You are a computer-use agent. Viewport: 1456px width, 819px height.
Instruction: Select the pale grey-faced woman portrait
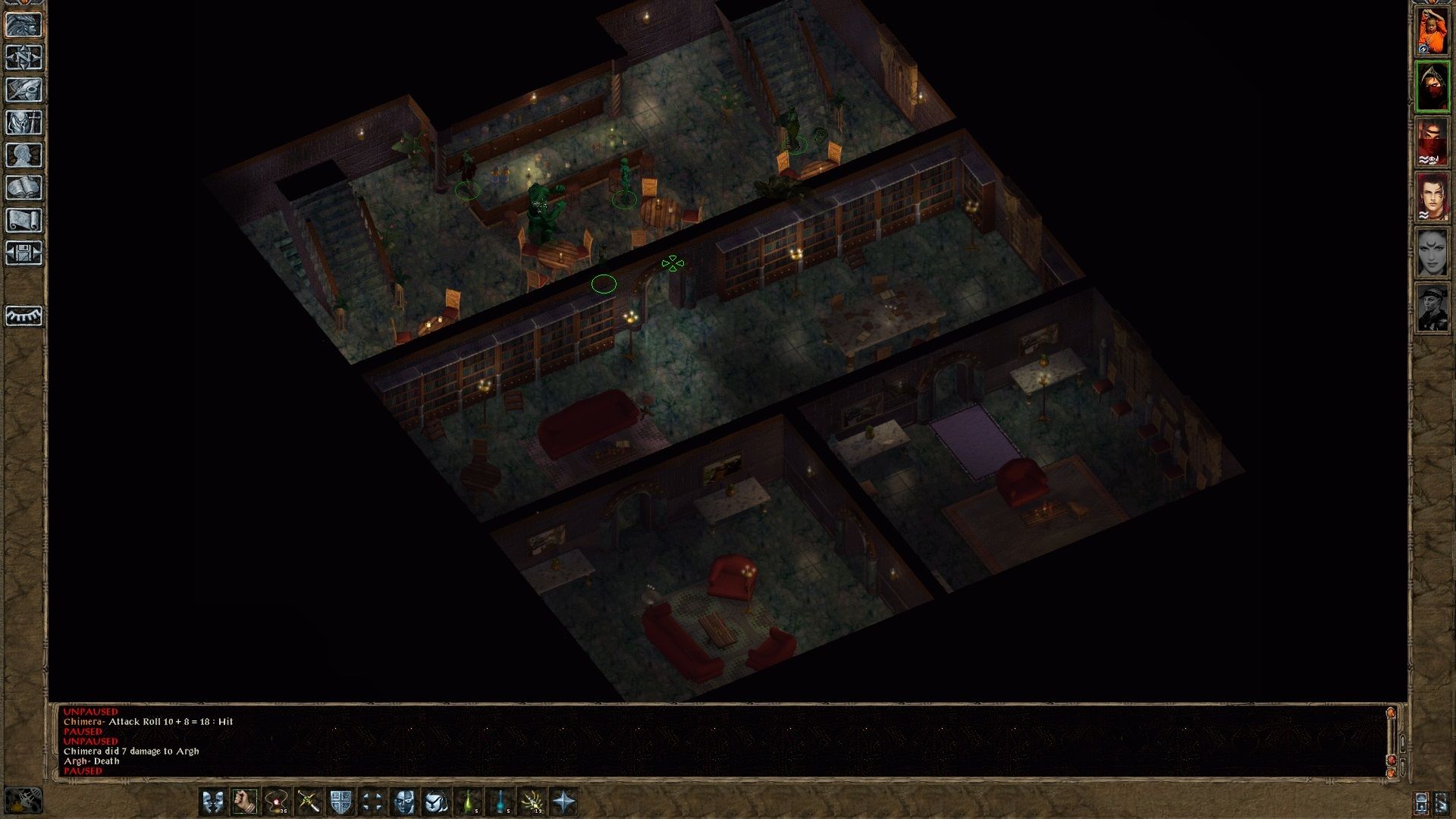coord(1432,253)
